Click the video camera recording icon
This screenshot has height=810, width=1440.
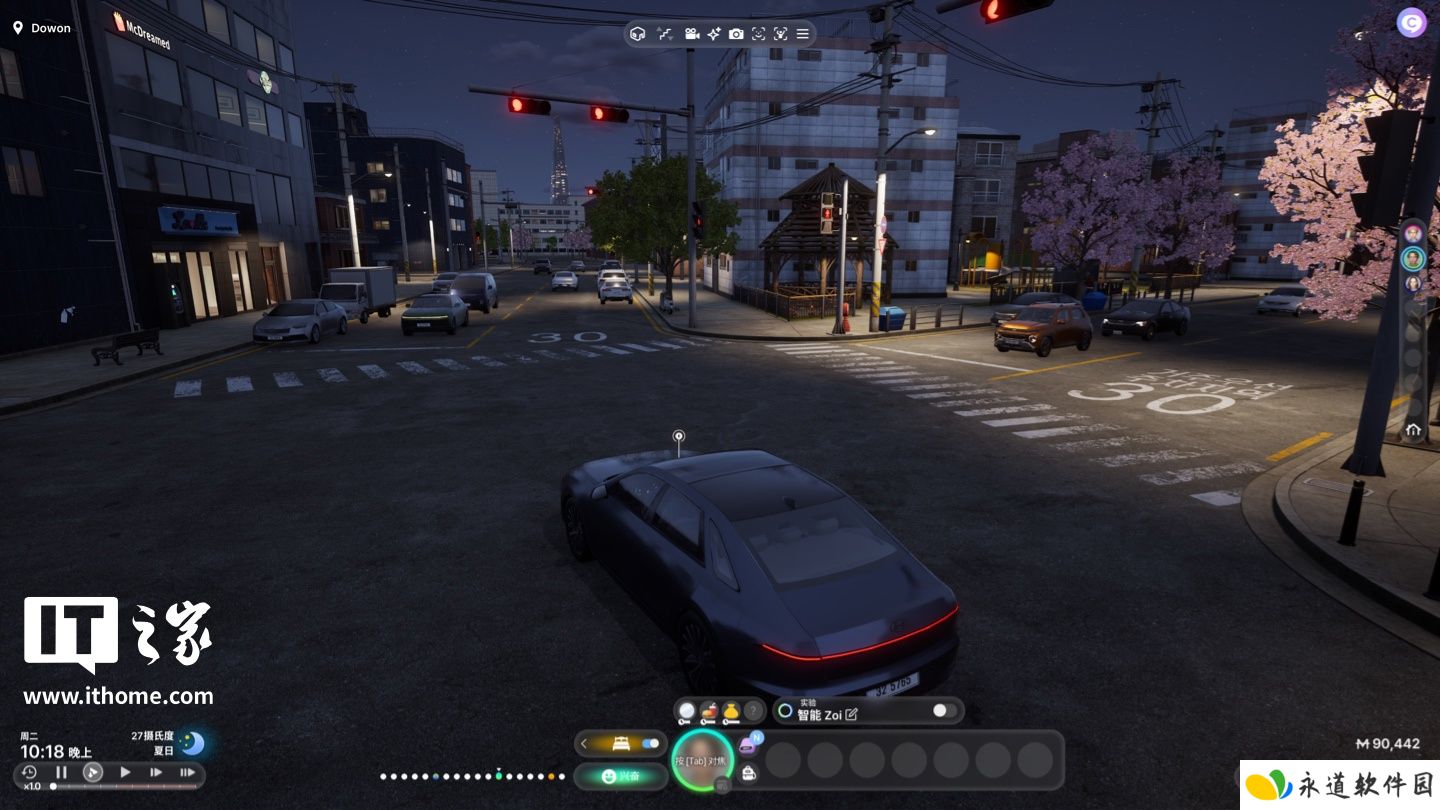[691, 34]
